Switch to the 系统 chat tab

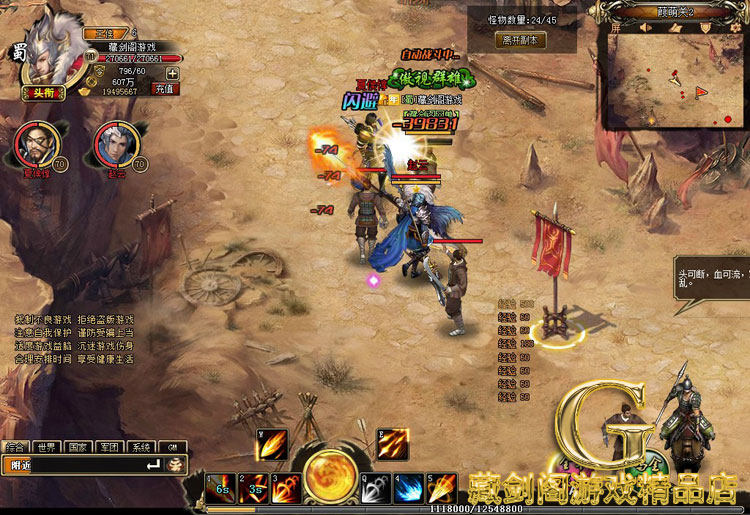pyautogui.click(x=141, y=447)
